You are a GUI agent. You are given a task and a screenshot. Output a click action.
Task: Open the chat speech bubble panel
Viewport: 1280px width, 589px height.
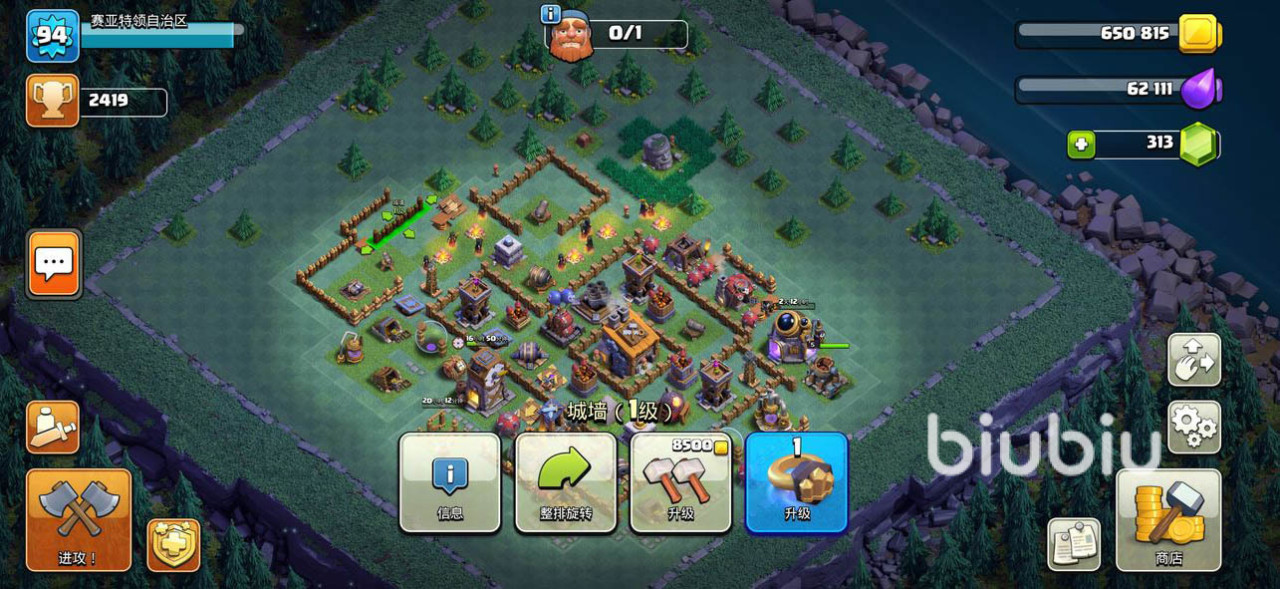pos(53,264)
